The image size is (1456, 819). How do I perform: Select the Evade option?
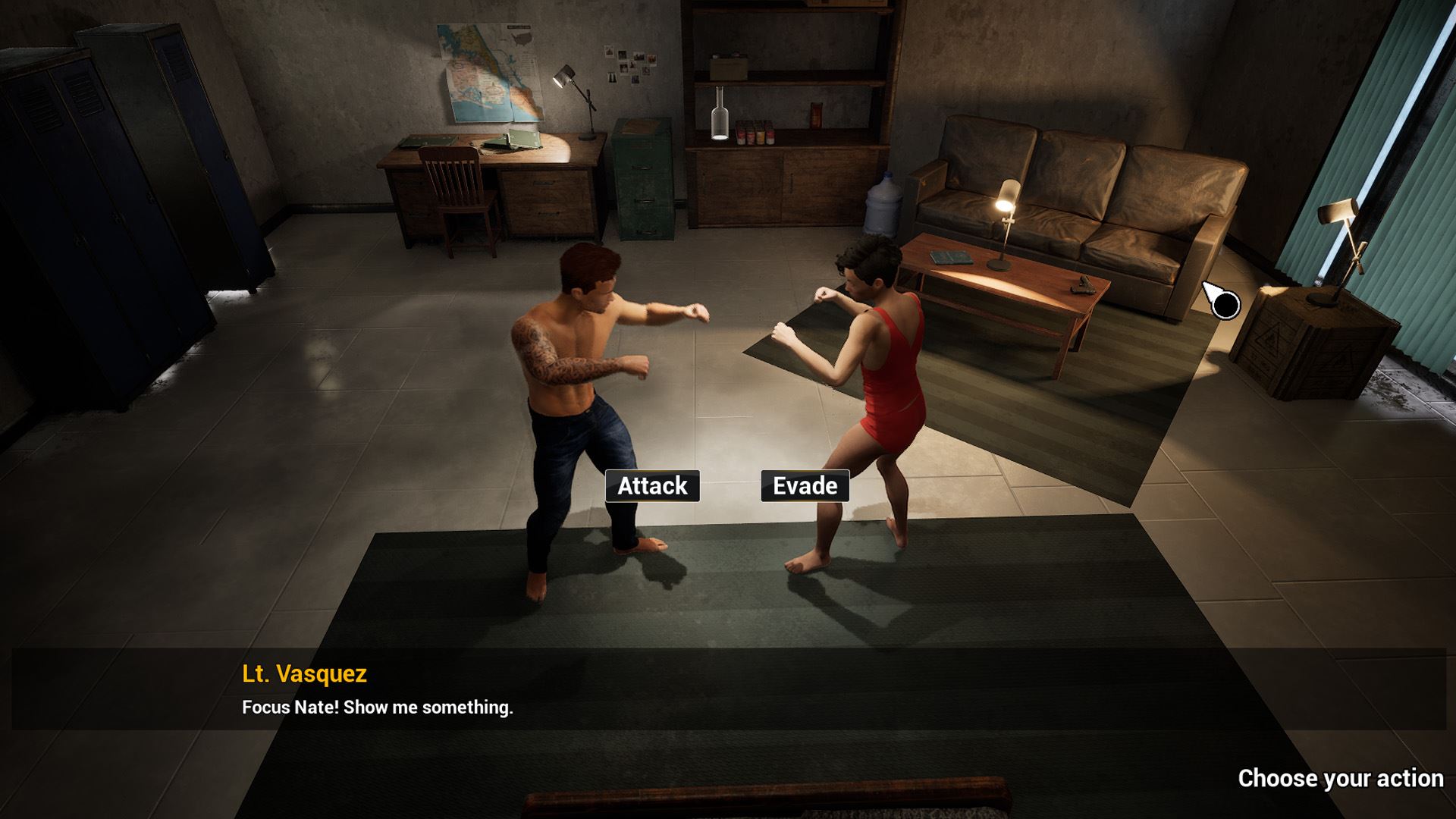tap(805, 486)
